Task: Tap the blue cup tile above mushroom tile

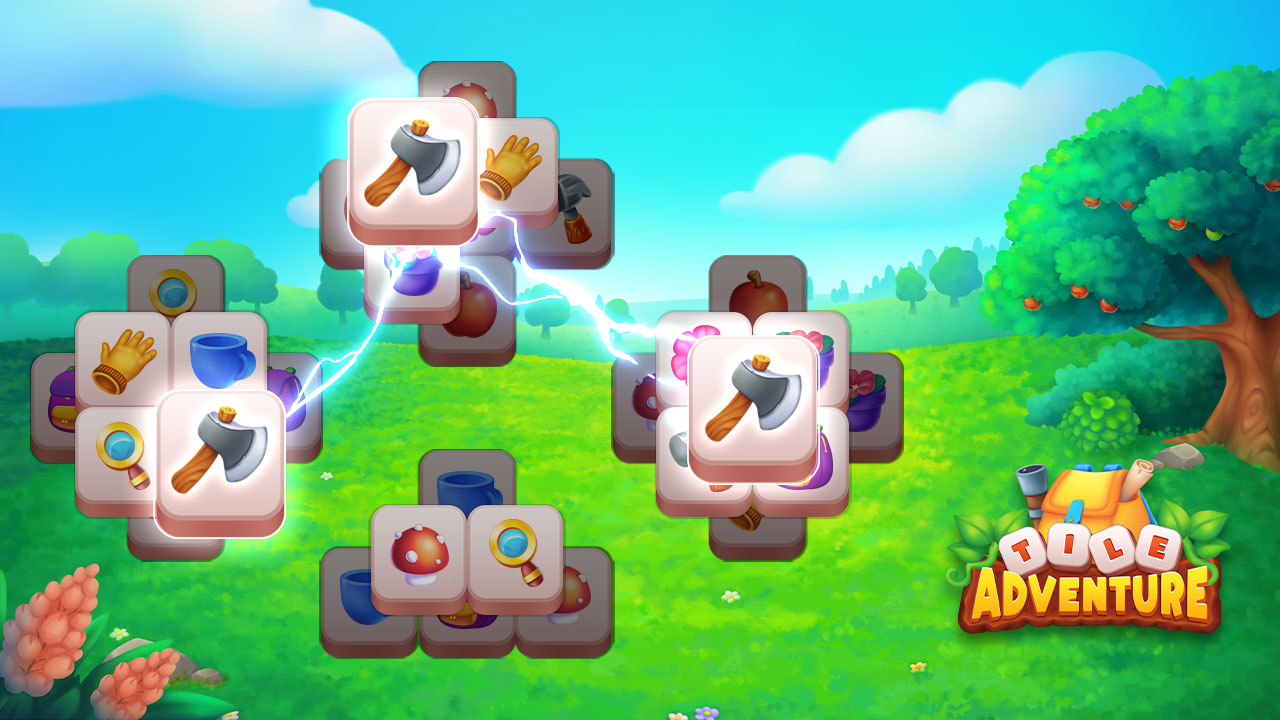Action: pos(465,492)
